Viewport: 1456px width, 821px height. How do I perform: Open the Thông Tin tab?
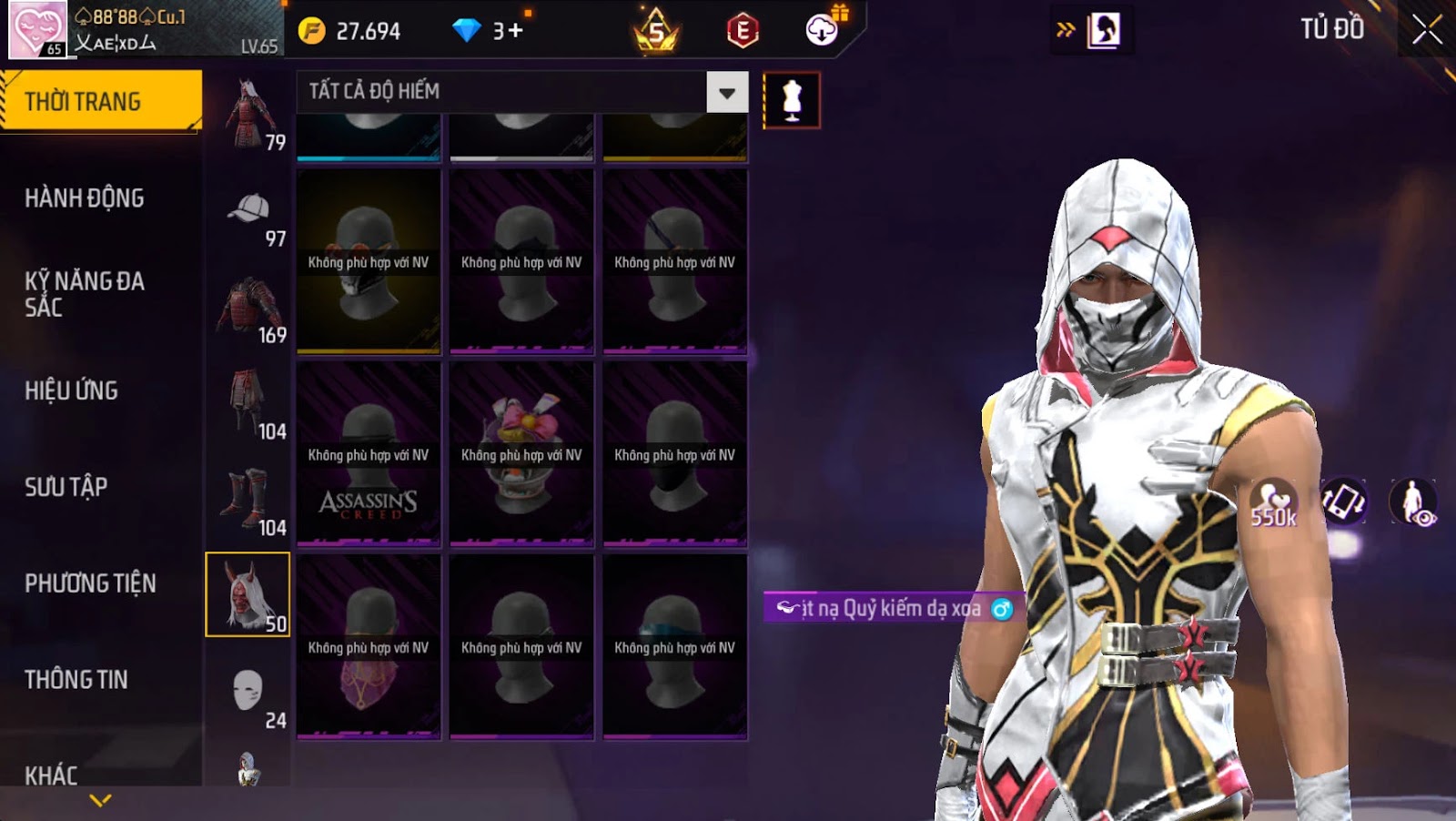point(76,680)
